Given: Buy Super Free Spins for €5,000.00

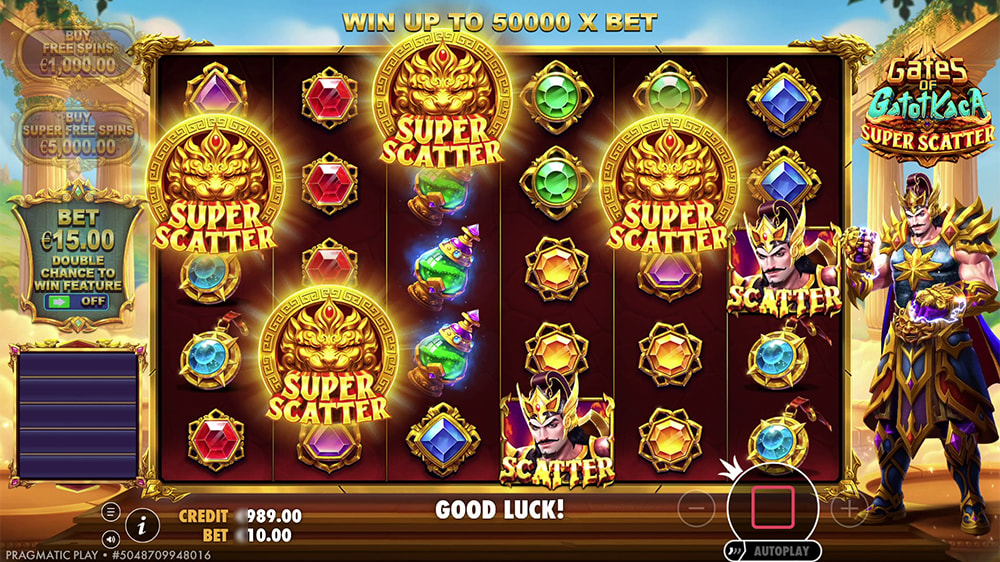Looking at the screenshot, I should point(77,132).
